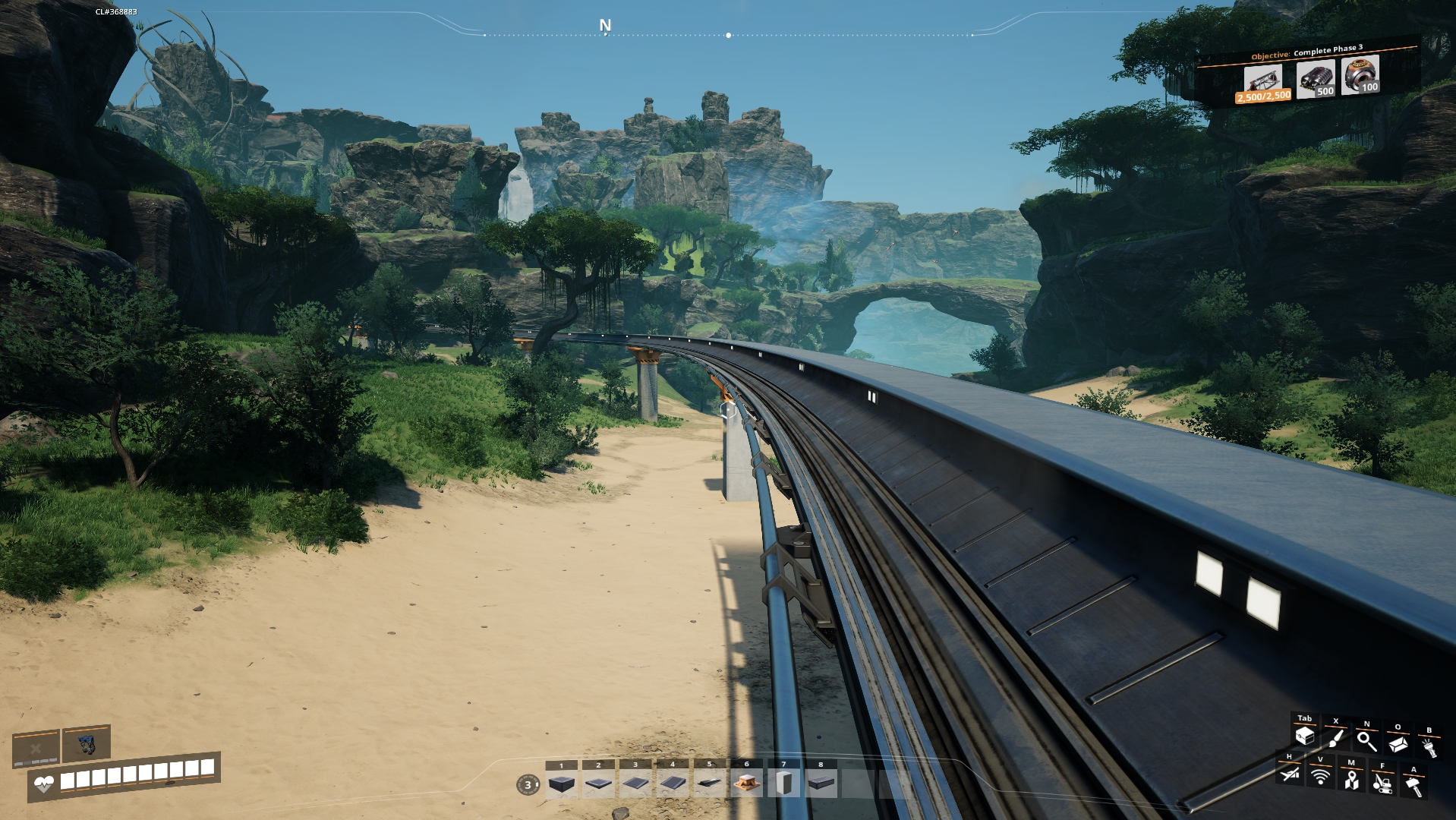Select the white pillar in hotbar slot 7
This screenshot has width=1456, height=820.
pos(783,784)
